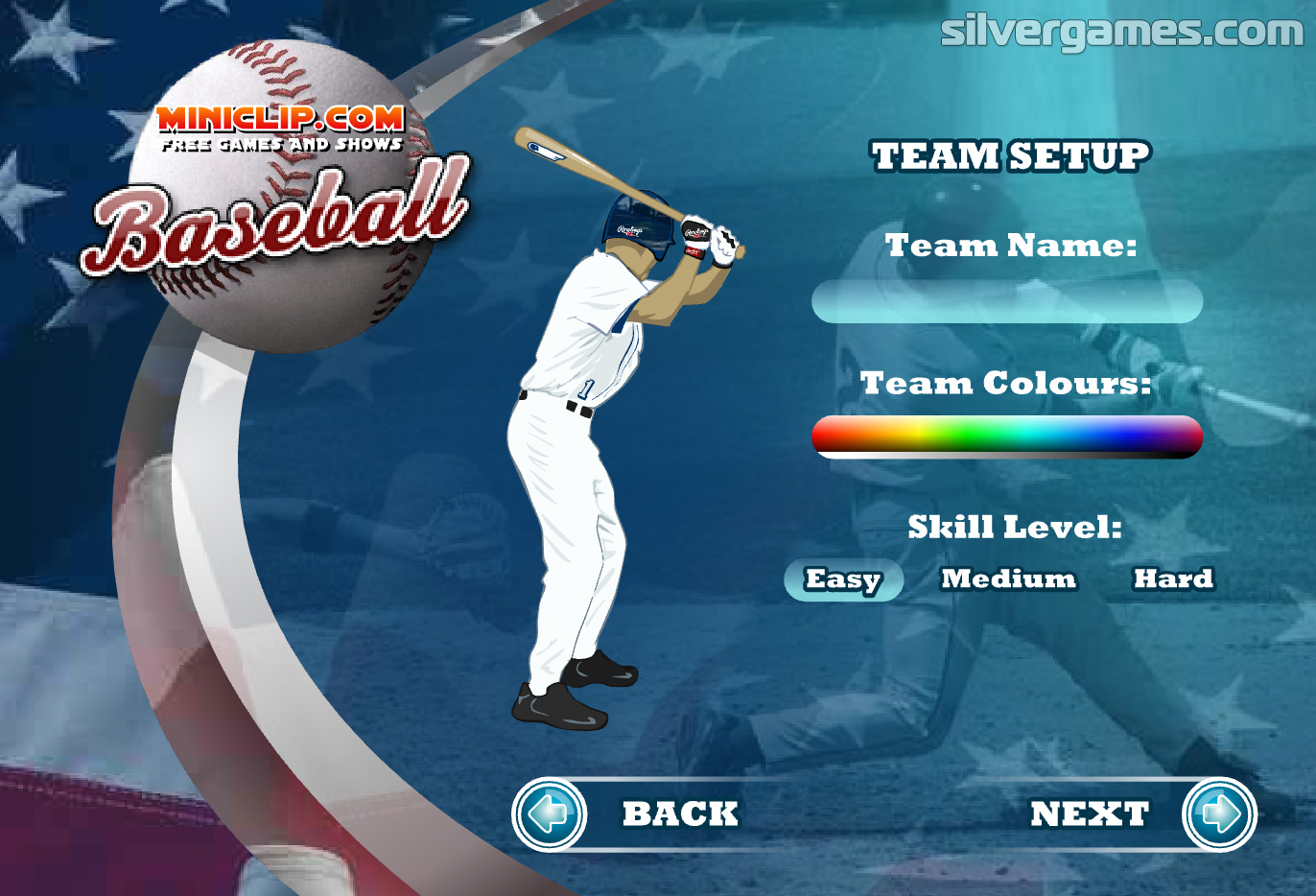This screenshot has height=896, width=1316.
Task: Set skill level to Hard
Action: (x=1173, y=578)
